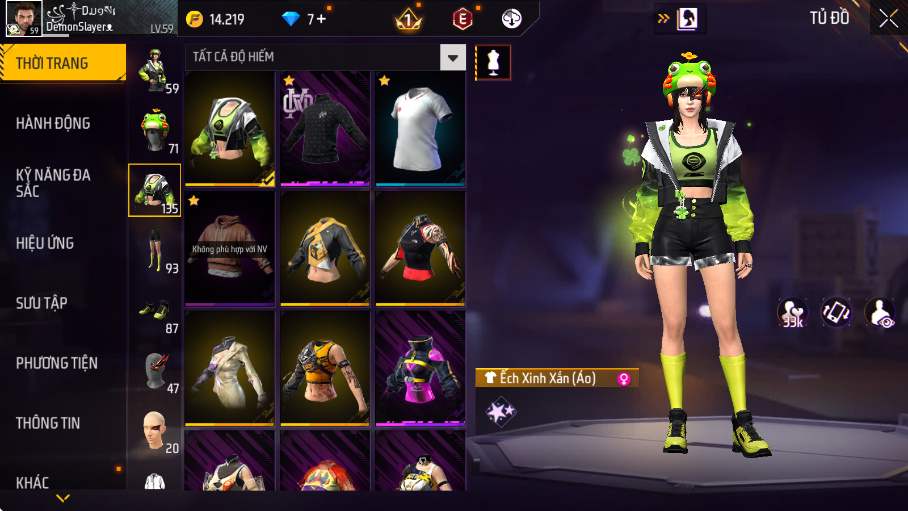Click the yellow down arrow to expand menu
The width and height of the screenshot is (908, 511).
point(63,498)
